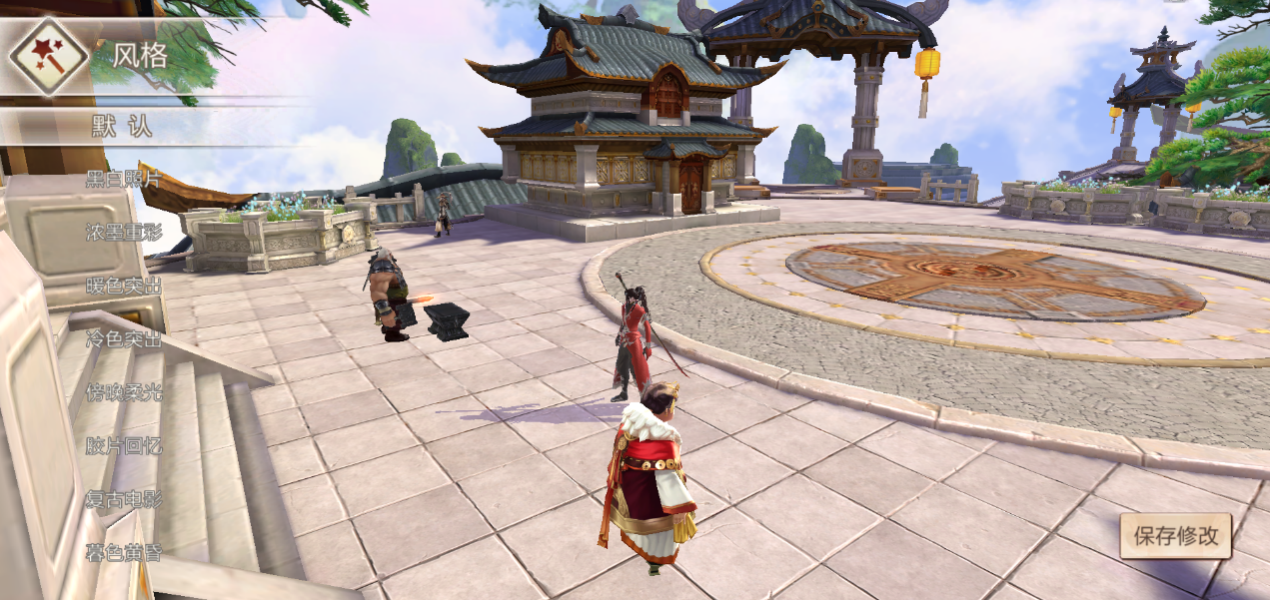Viewport: 1270px width, 600px height.
Task: Apply the 暮色黄昏 style
Action: (123, 552)
